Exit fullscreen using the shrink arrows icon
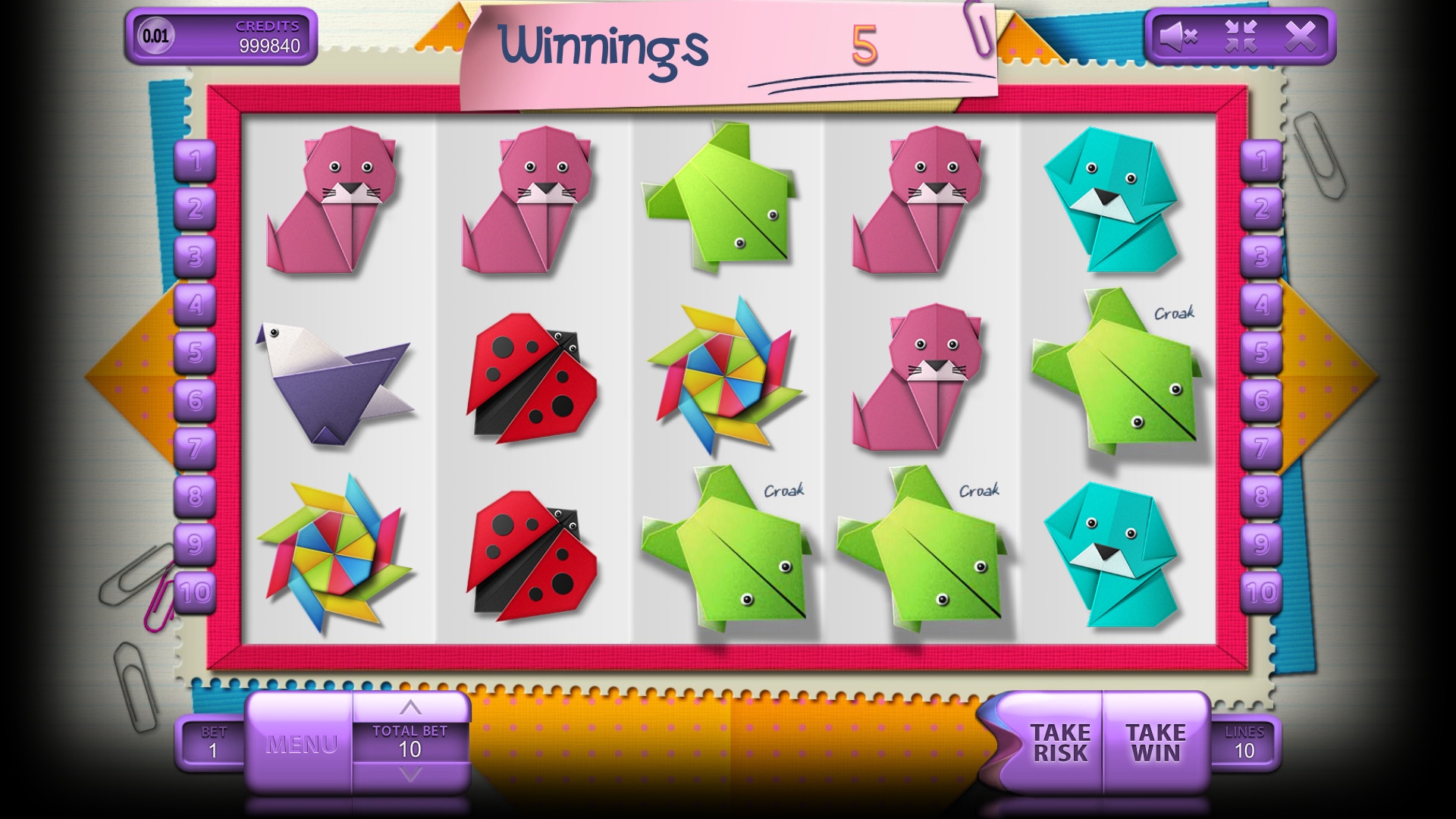This screenshot has height=819, width=1456. [x=1241, y=36]
